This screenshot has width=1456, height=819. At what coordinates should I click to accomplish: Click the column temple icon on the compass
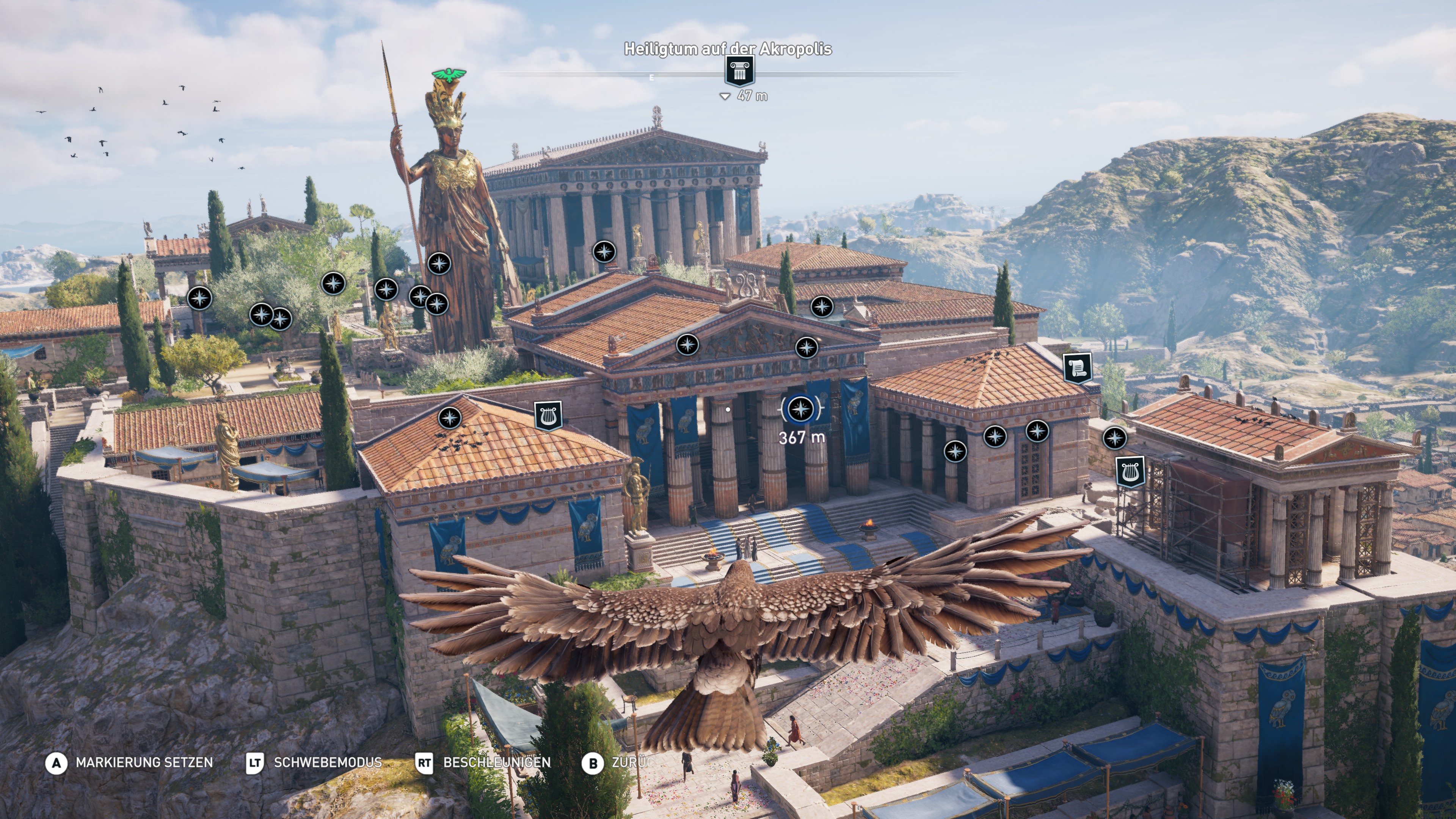(x=739, y=72)
